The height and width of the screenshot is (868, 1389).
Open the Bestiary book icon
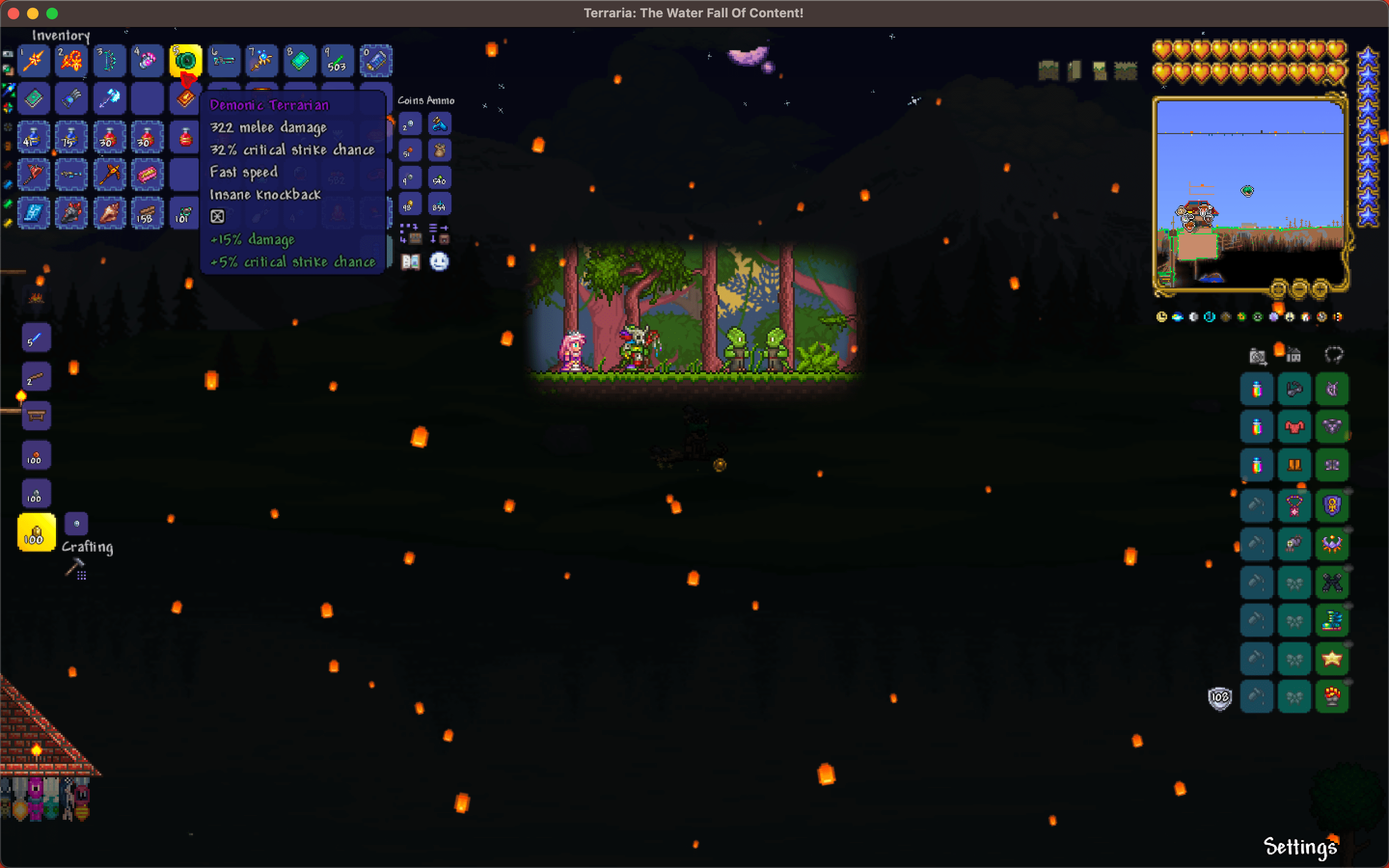click(411, 261)
